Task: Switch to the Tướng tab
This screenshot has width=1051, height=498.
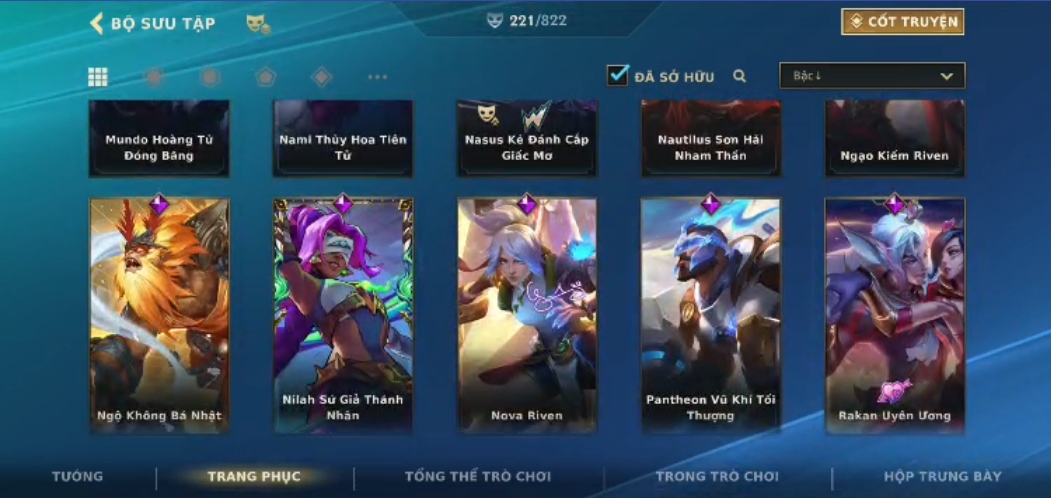Action: pos(77,477)
